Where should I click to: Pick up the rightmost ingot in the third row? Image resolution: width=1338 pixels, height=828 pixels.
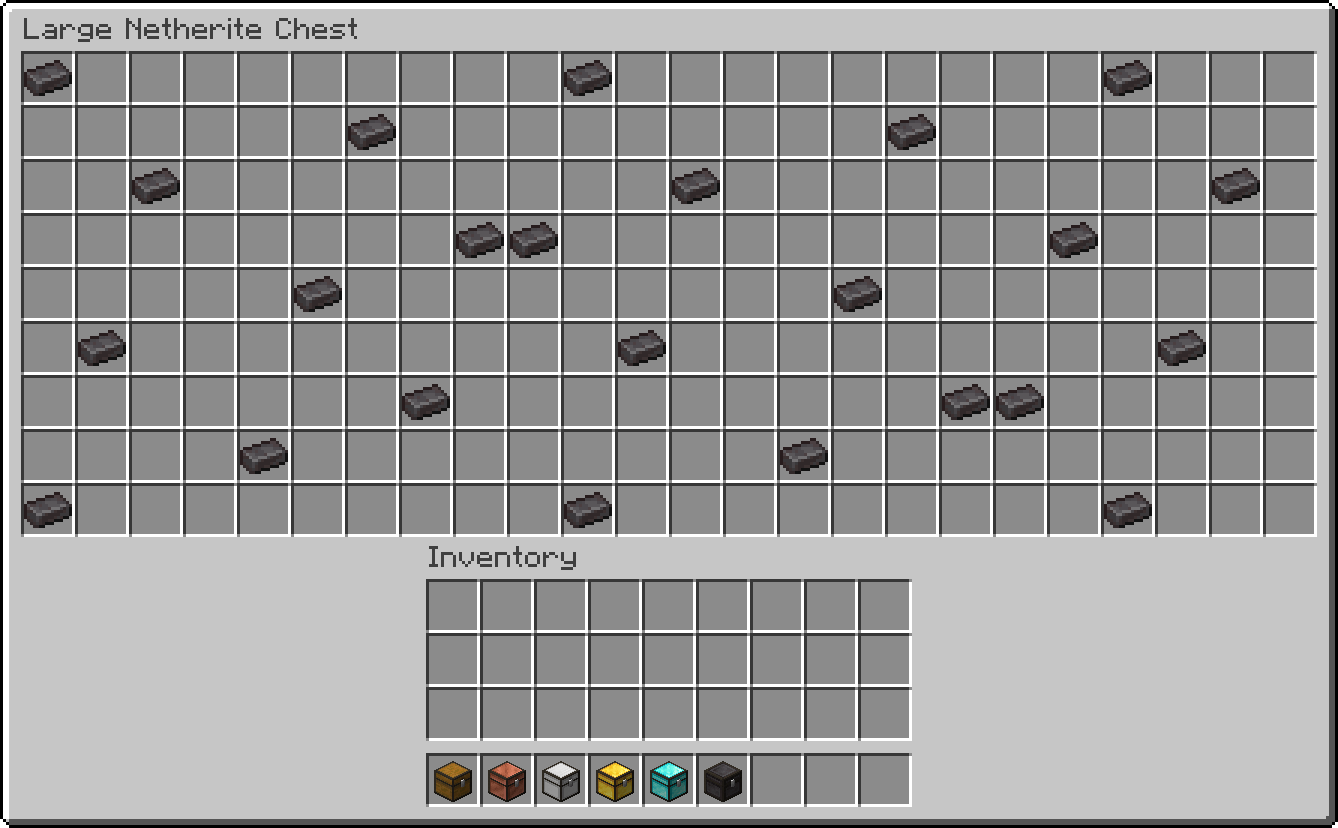tap(1234, 184)
